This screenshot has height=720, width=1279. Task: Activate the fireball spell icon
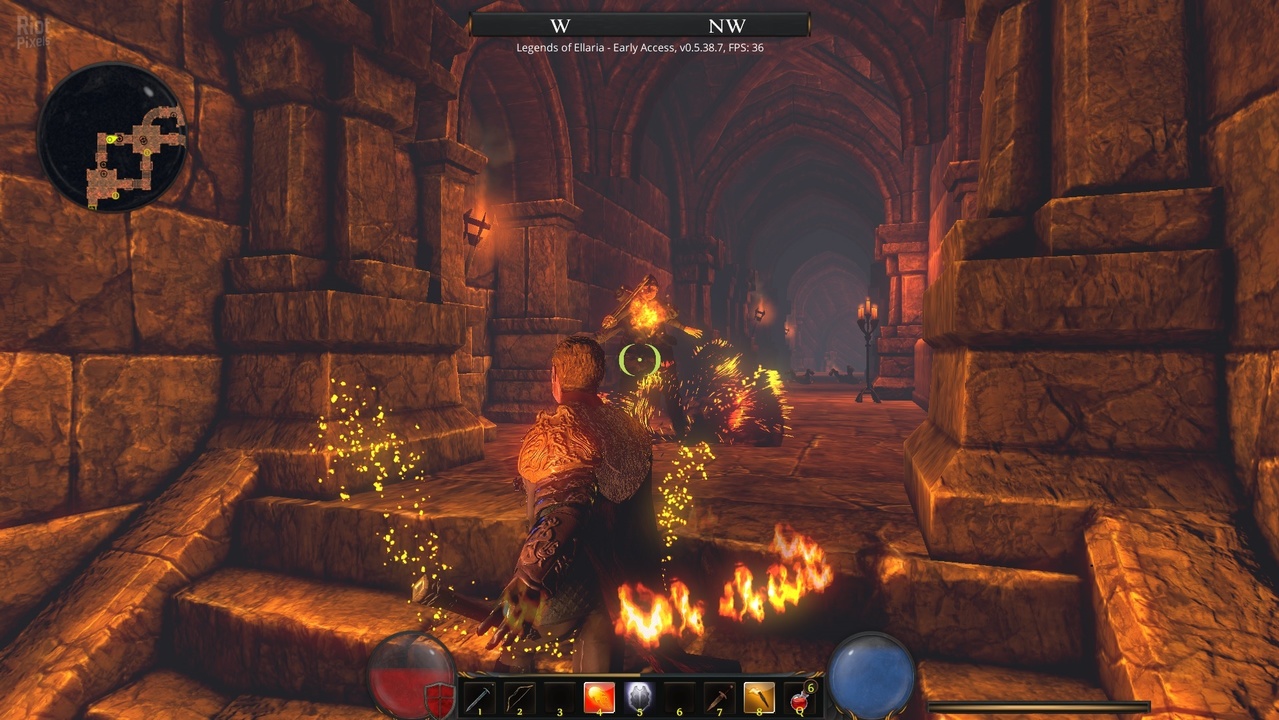599,696
